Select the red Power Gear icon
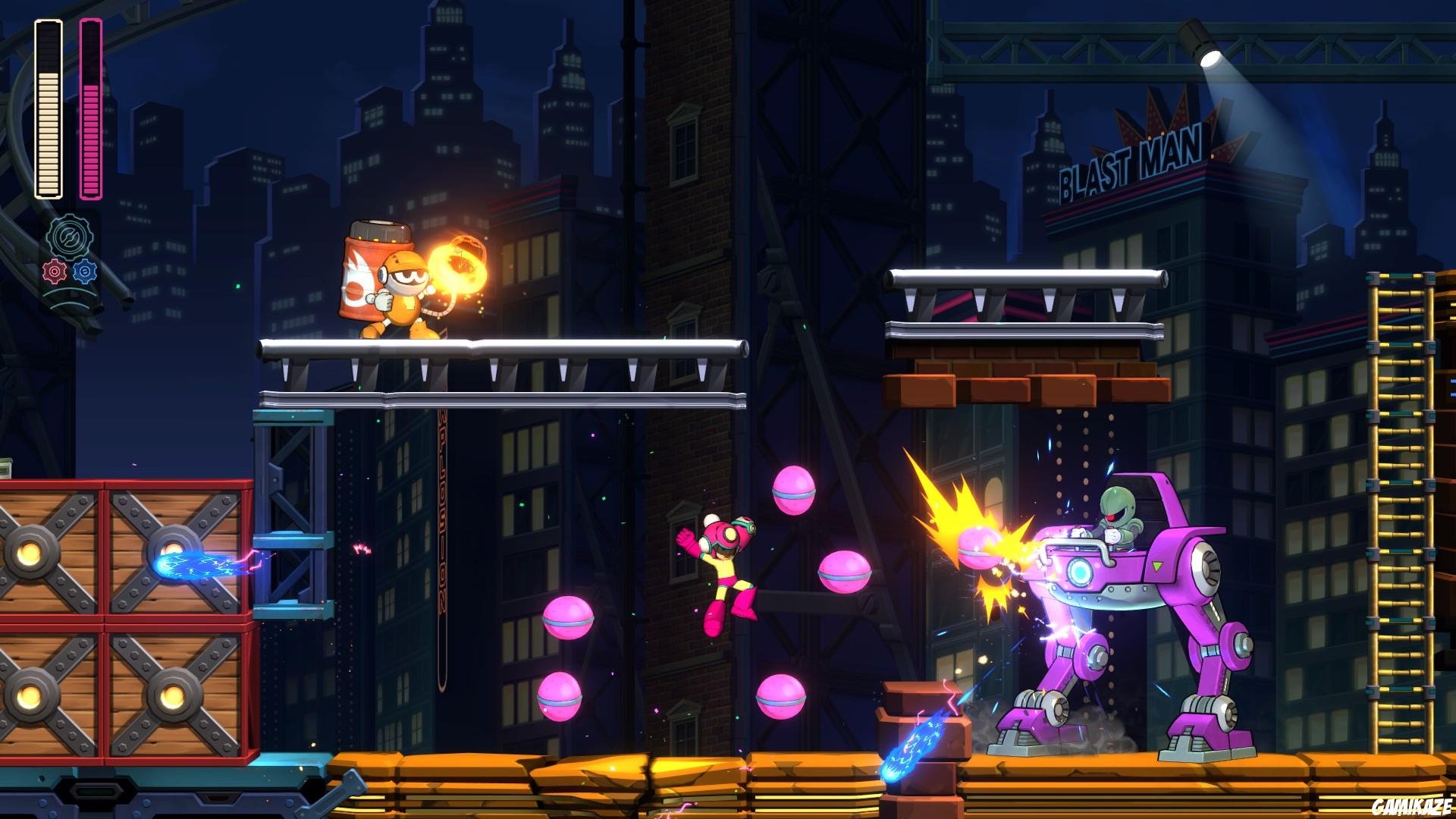 [x=54, y=271]
